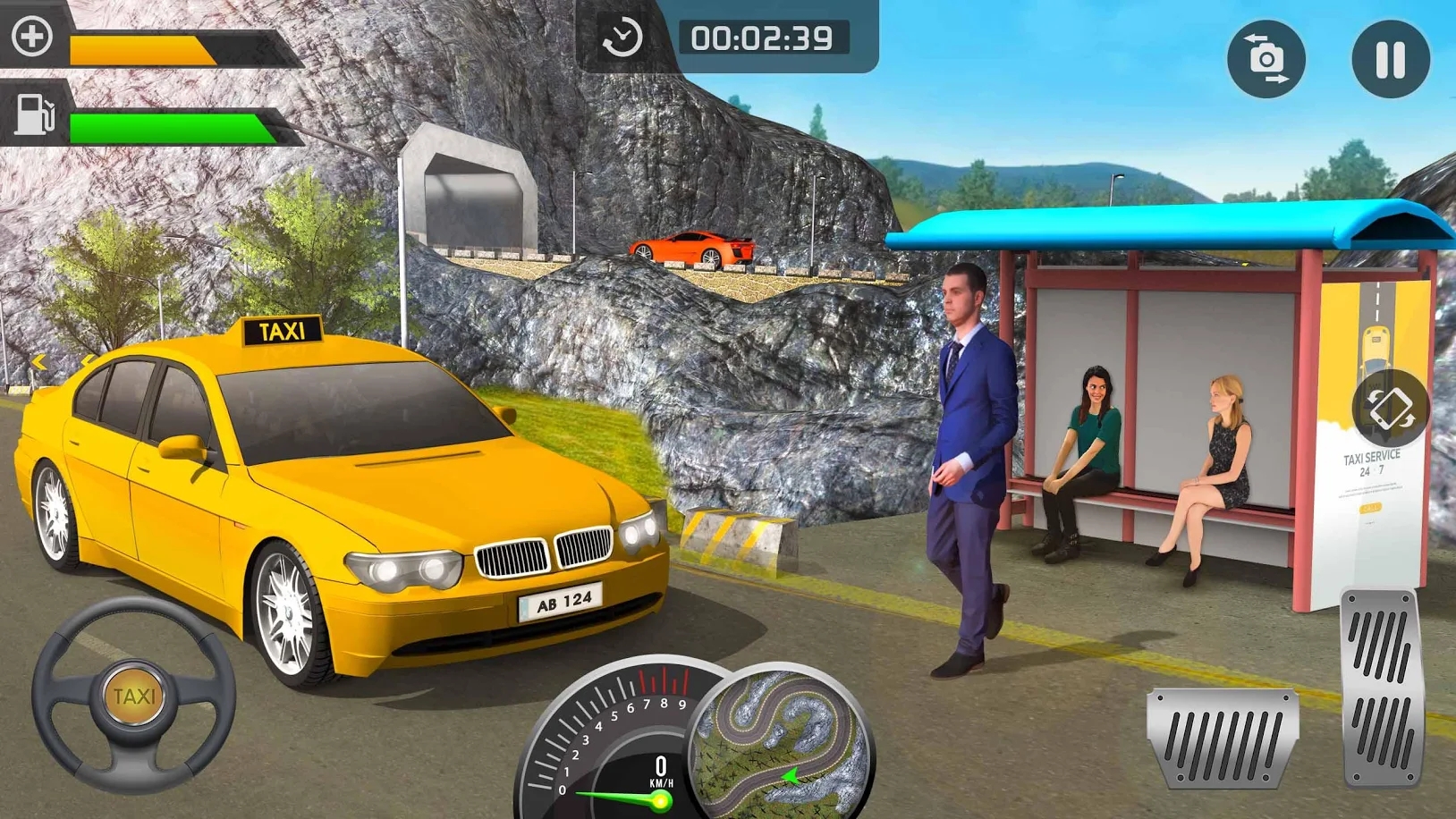Click the taxi steering wheel
1456x819 pixels.
134,695
